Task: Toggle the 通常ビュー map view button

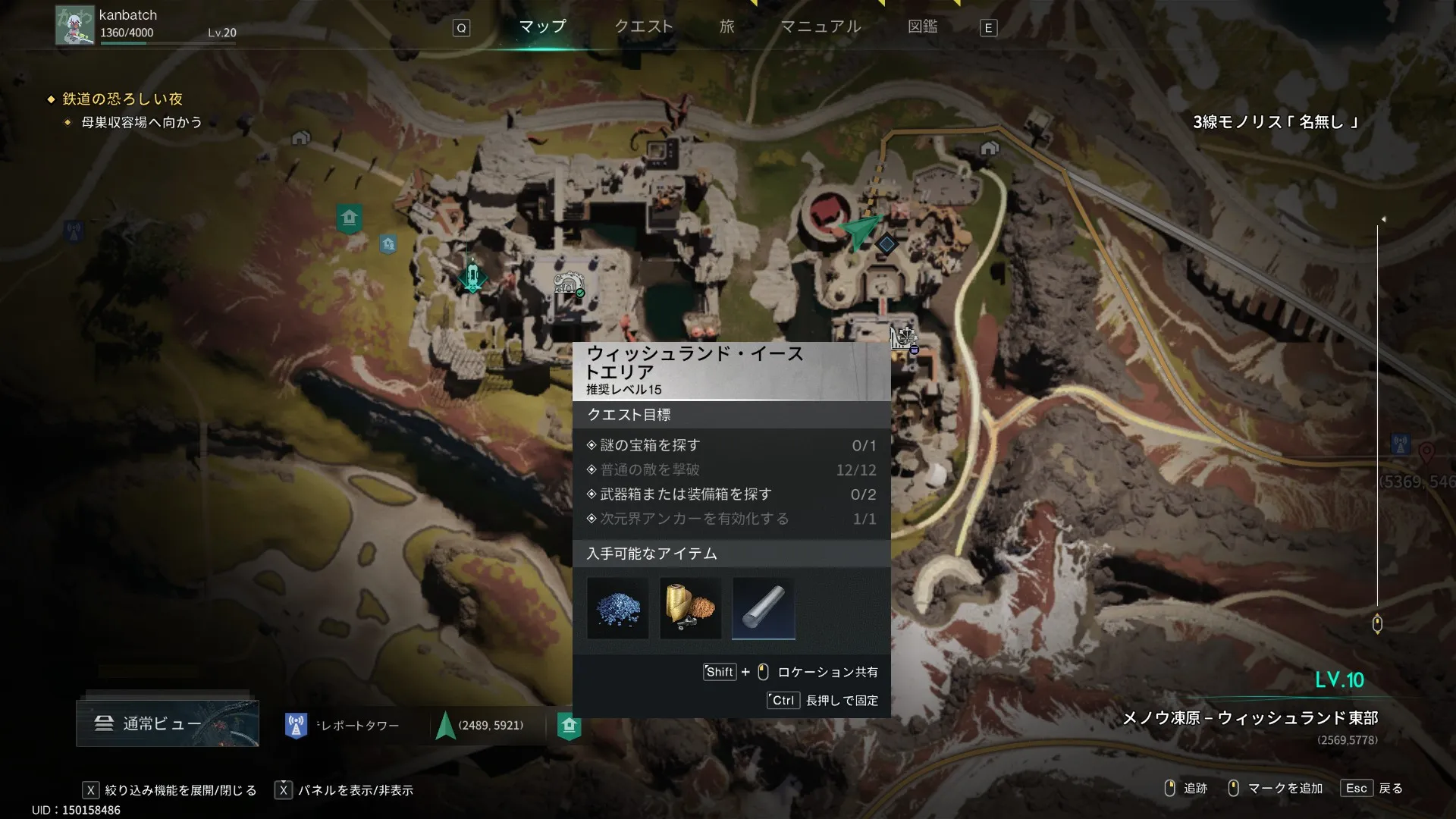Action: 168,723
